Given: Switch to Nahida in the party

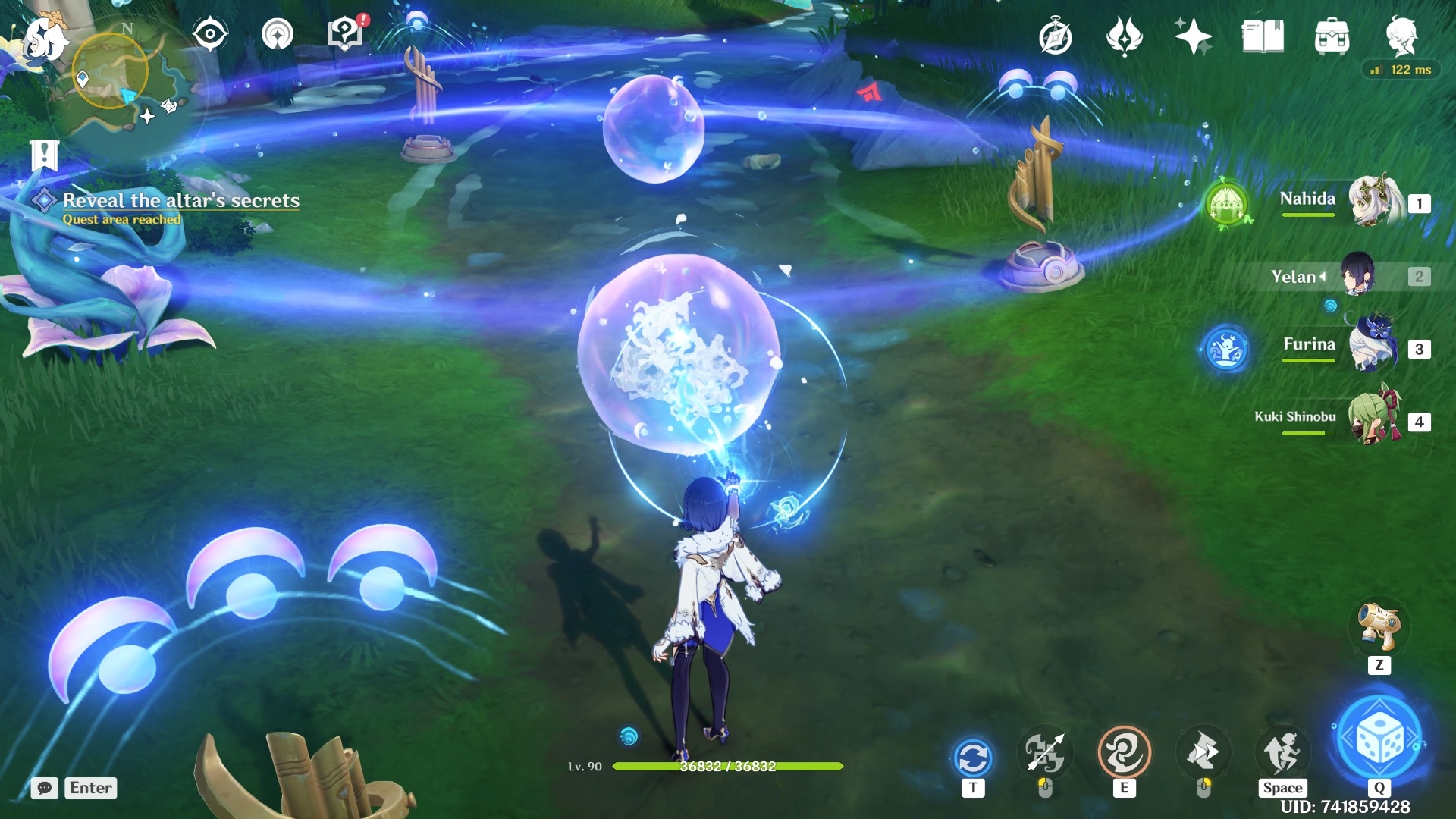Looking at the screenshot, I should tap(1373, 202).
